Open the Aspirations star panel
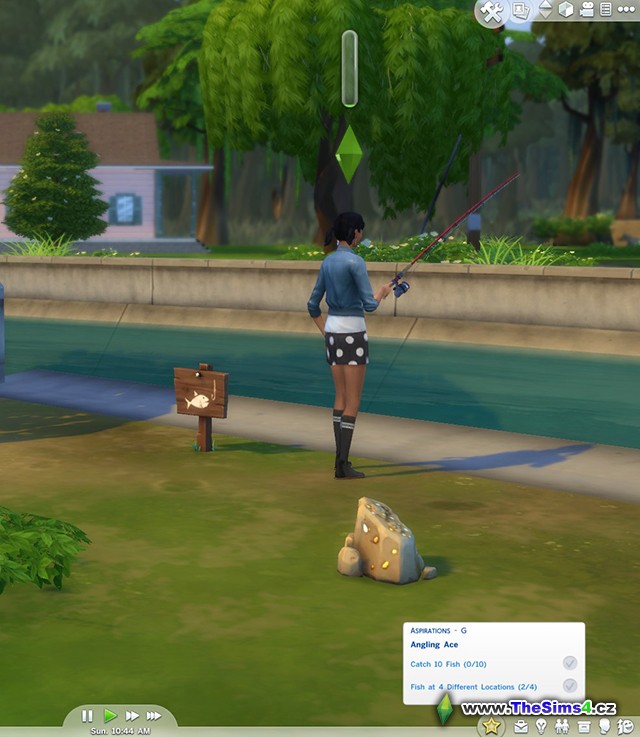The image size is (640, 737). (491, 727)
